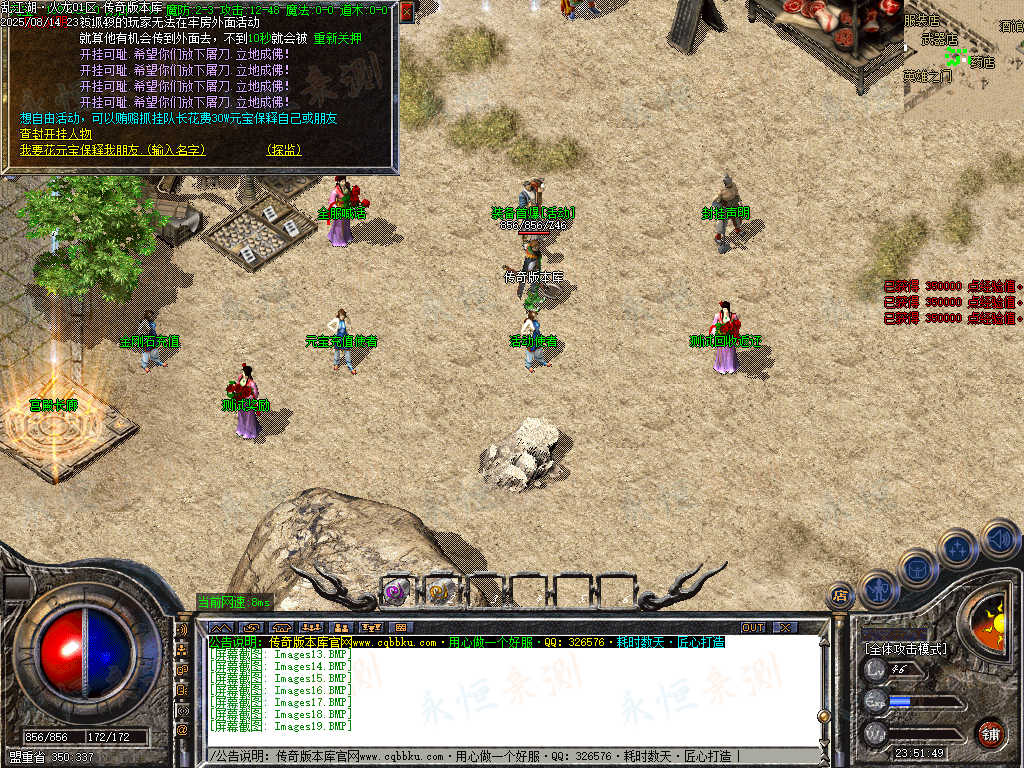
Task: Open the 店 shop round button
Action: click(840, 596)
